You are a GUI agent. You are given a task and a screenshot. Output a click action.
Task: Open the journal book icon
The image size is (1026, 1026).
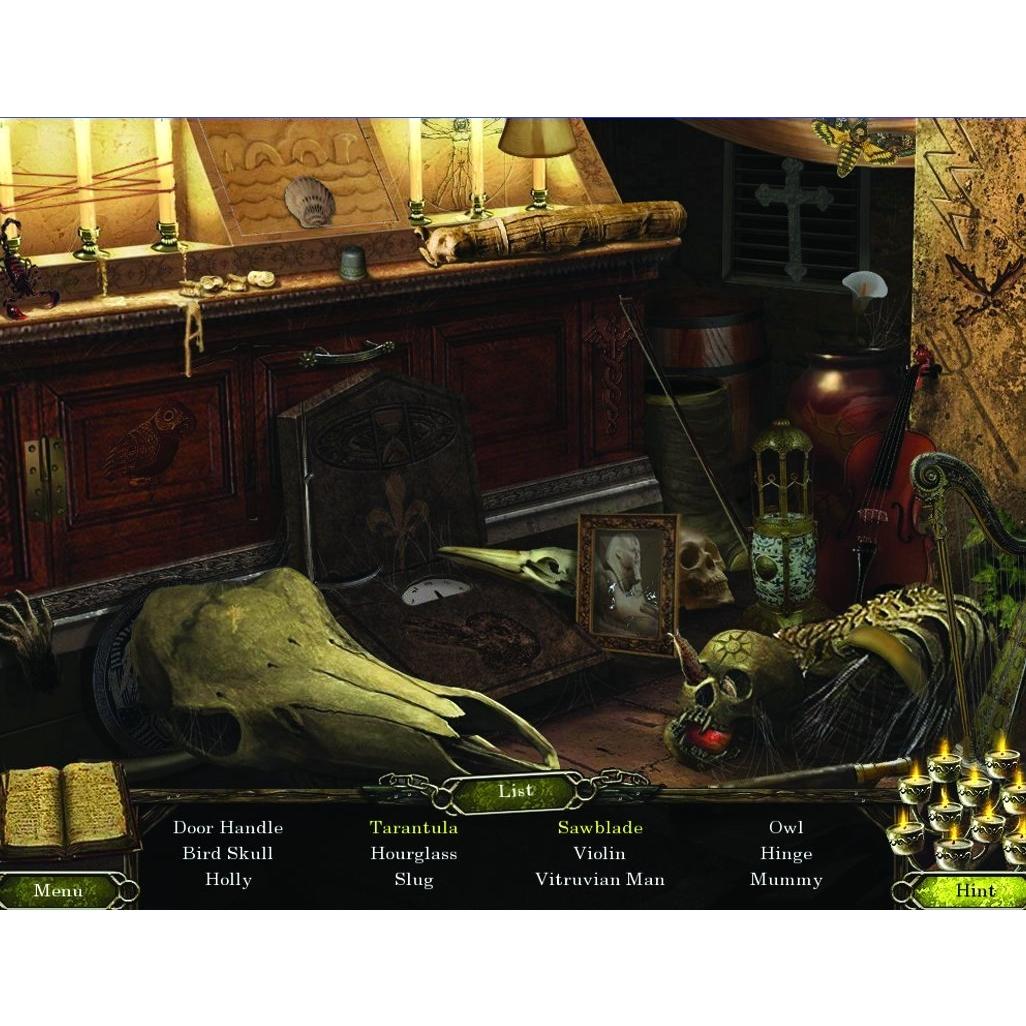[65, 806]
